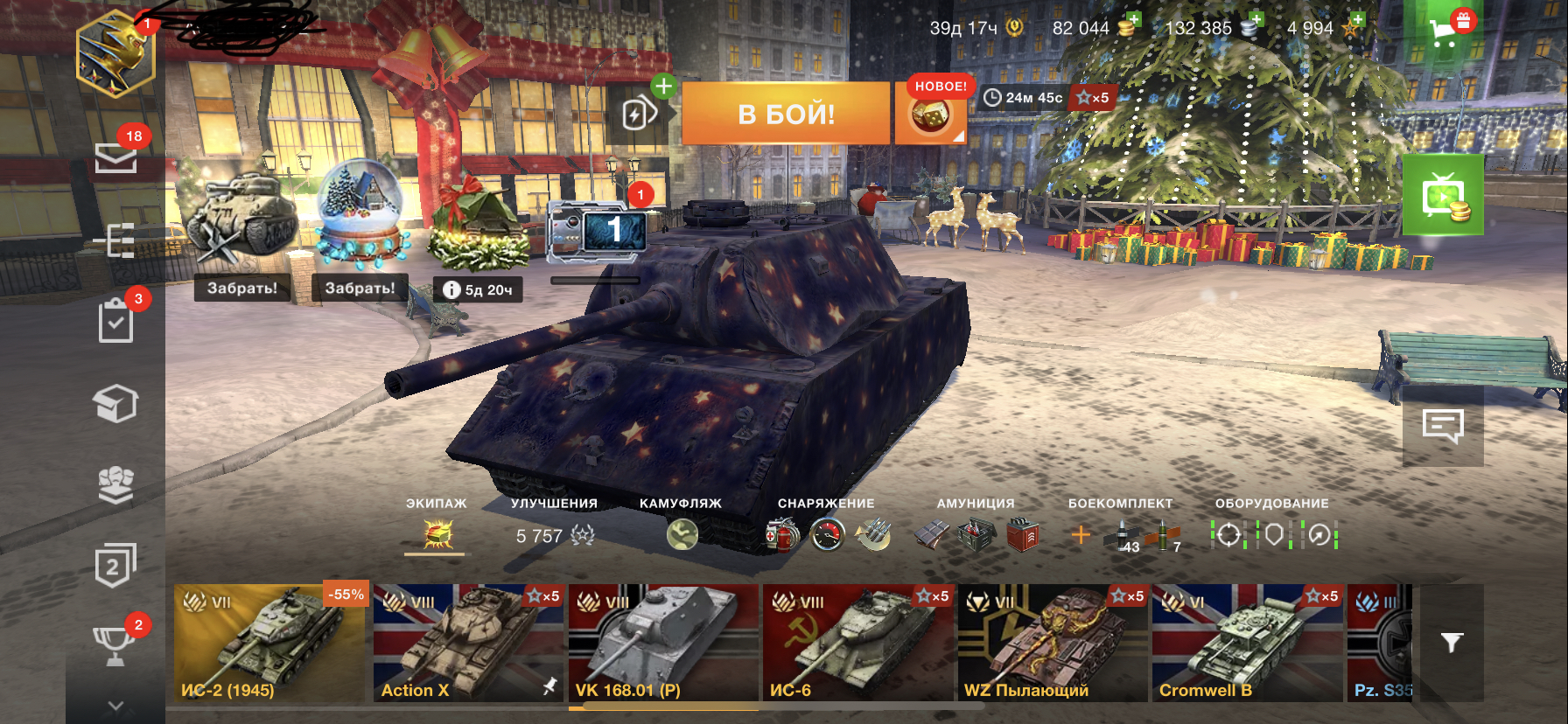
Task: Open the missions clipboard icon
Action: point(115,321)
